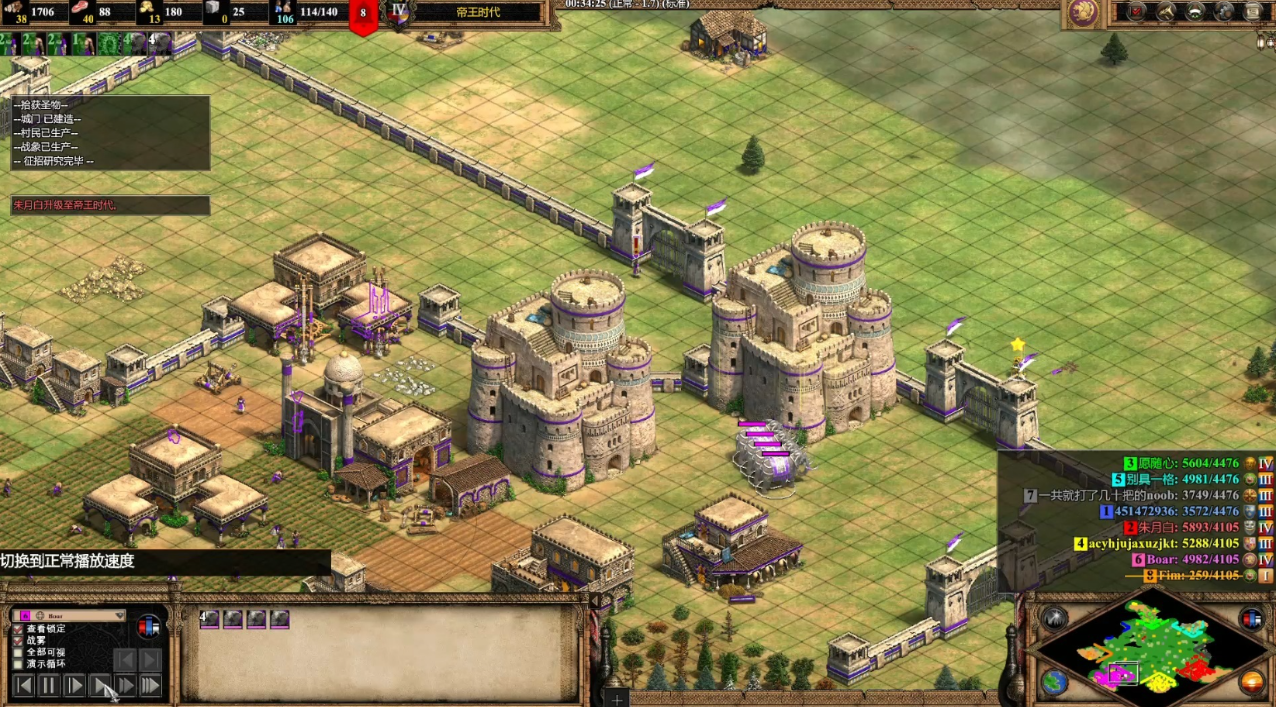Uncheck the 战雾 fog of war option
The width and height of the screenshot is (1276, 707).
[x=17, y=640]
